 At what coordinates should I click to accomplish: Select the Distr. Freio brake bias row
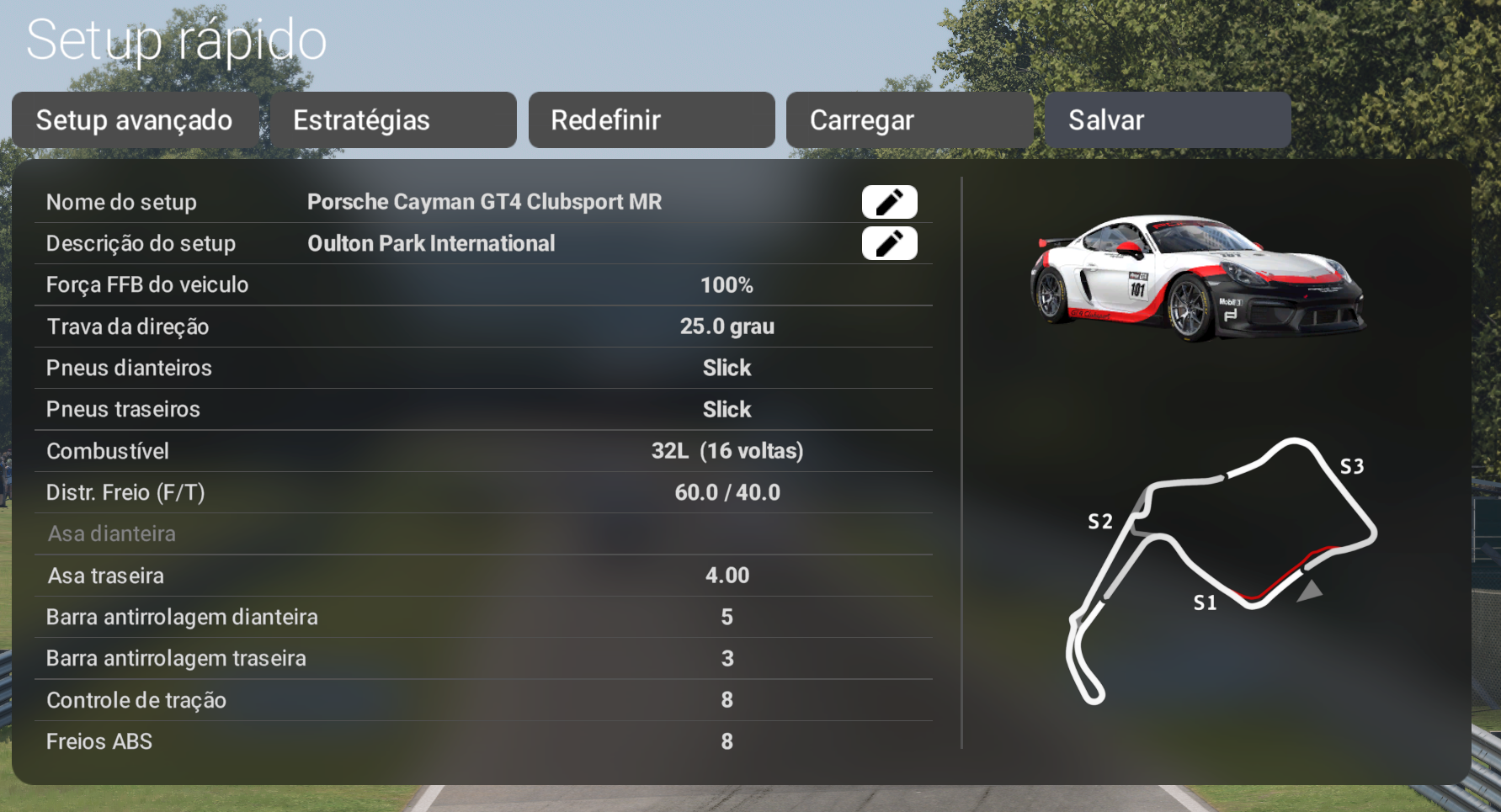tap(483, 492)
